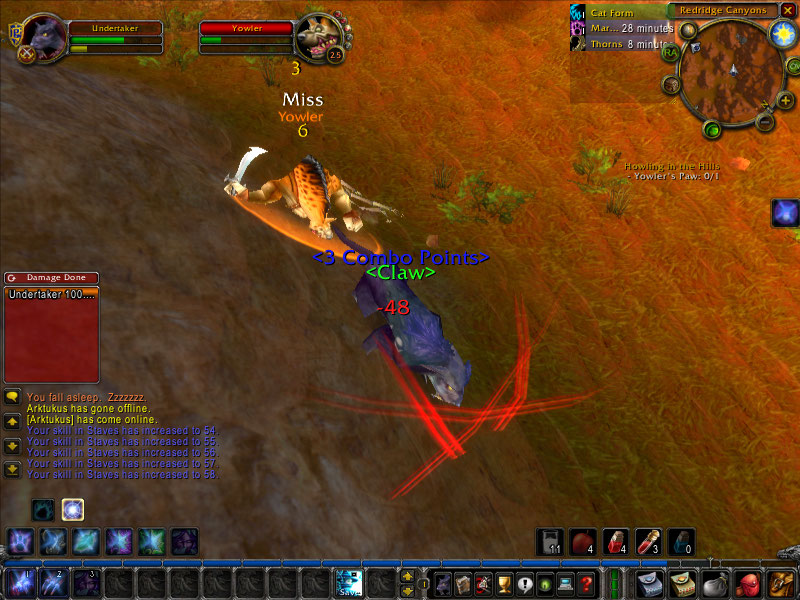The height and width of the screenshot is (600, 800).
Task: Open the red demon-face bag slot
Action: tap(748, 582)
